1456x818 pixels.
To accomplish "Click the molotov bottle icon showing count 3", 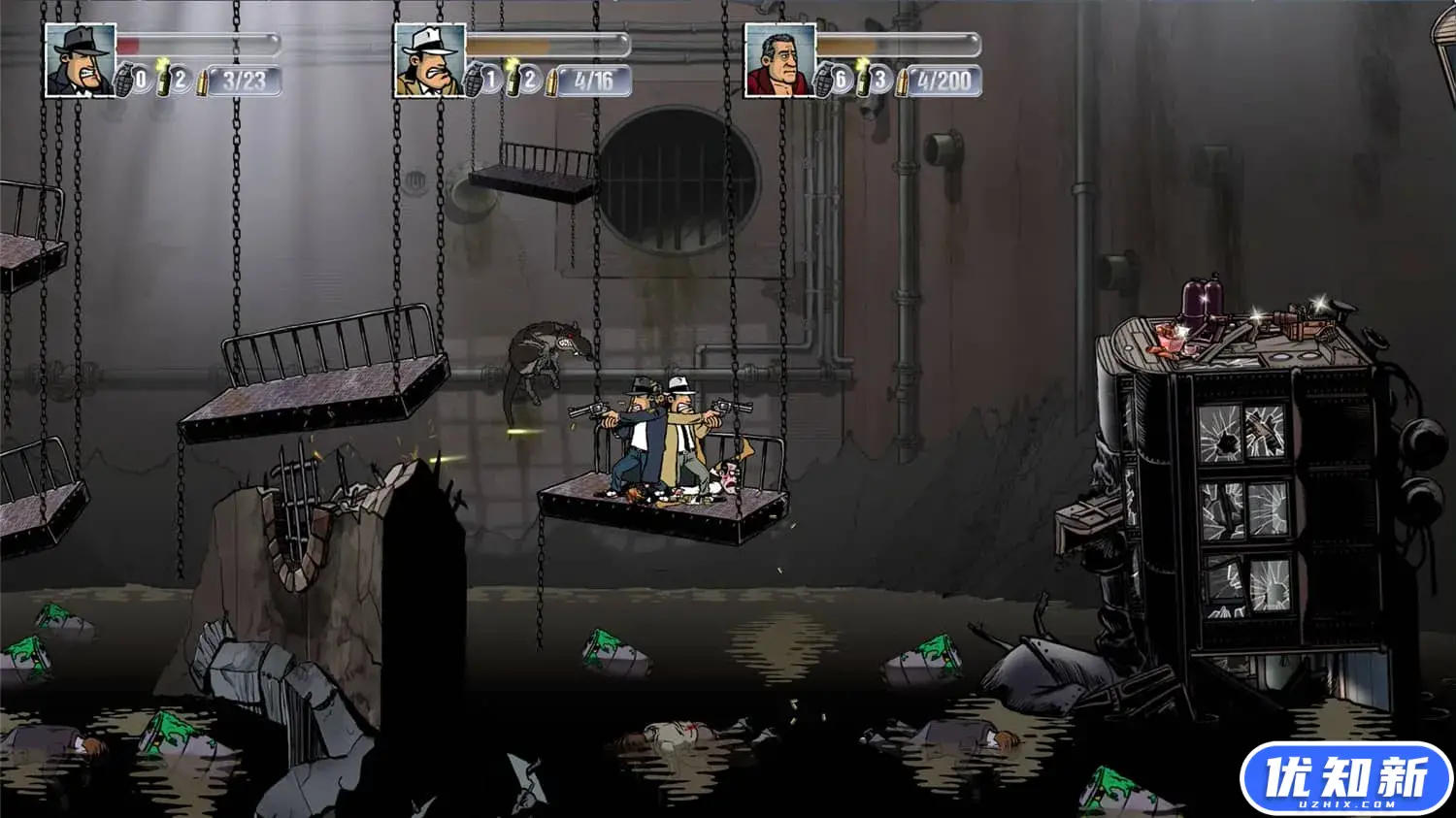I will 863,78.
